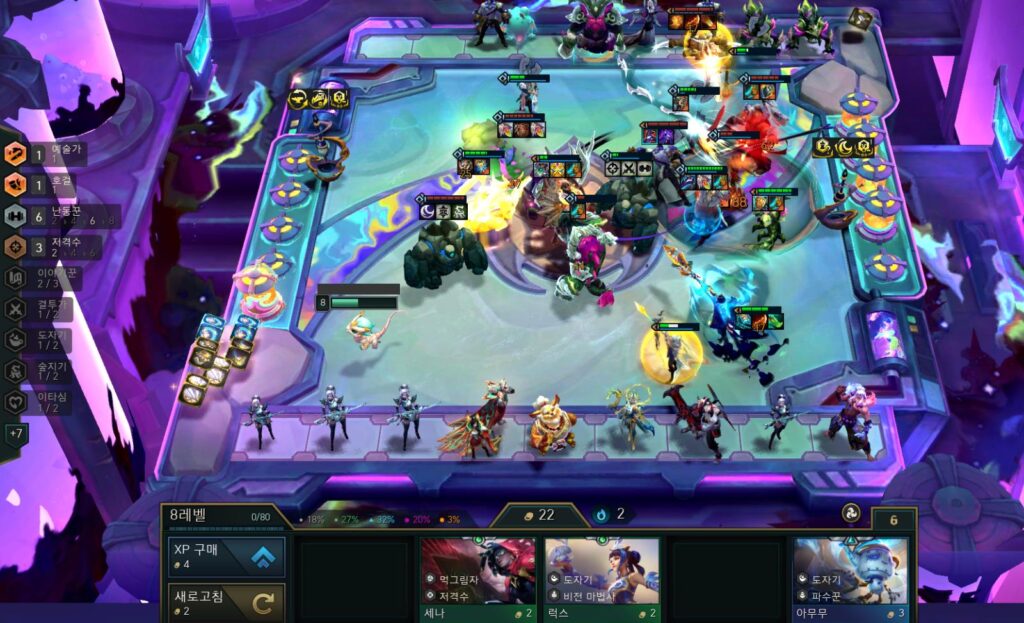Image resolution: width=1024 pixels, height=623 pixels.
Task: Buy XP with the XP 구매 button
Action: (x=225, y=557)
